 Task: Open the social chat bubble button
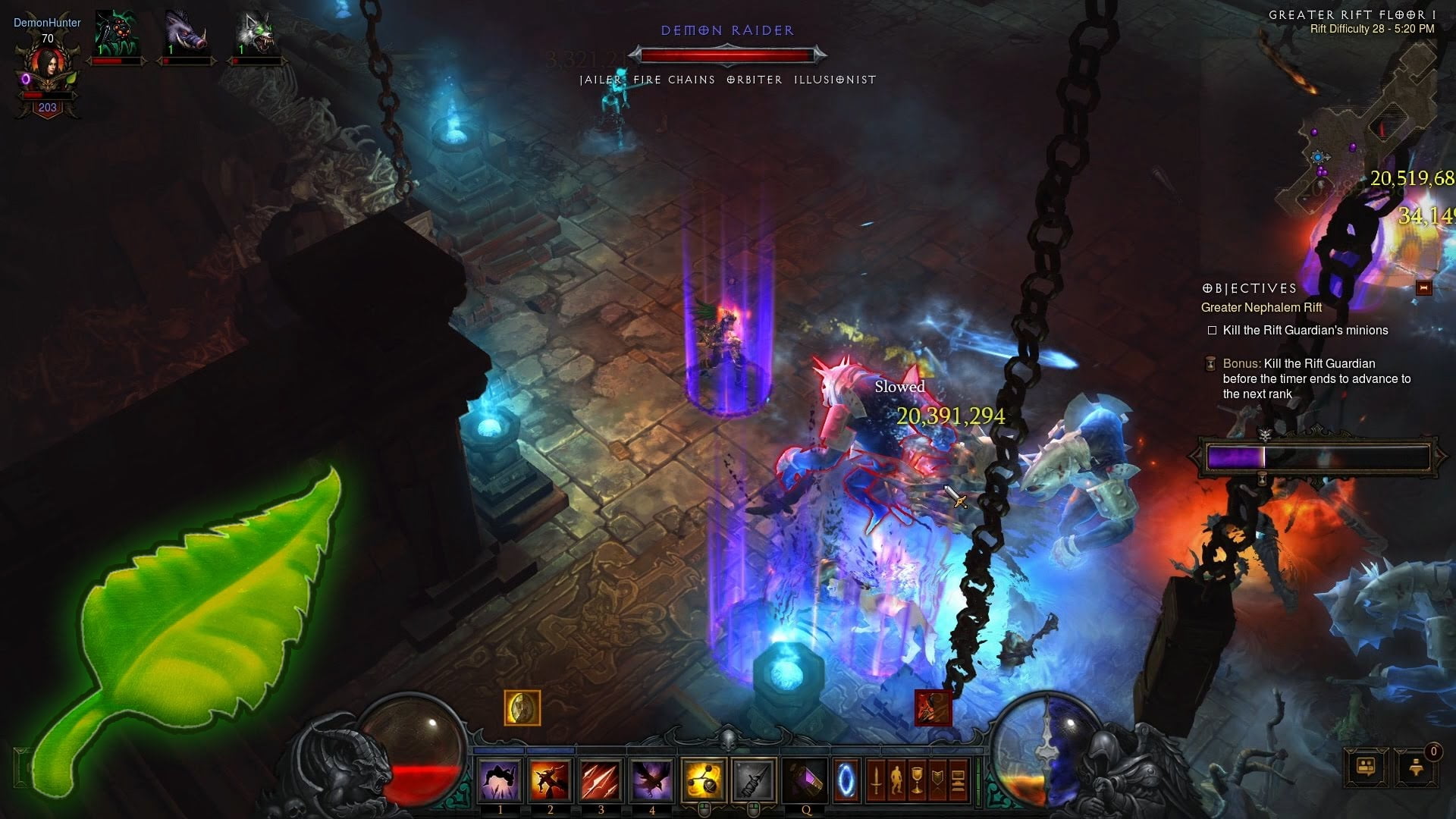coord(1366,767)
